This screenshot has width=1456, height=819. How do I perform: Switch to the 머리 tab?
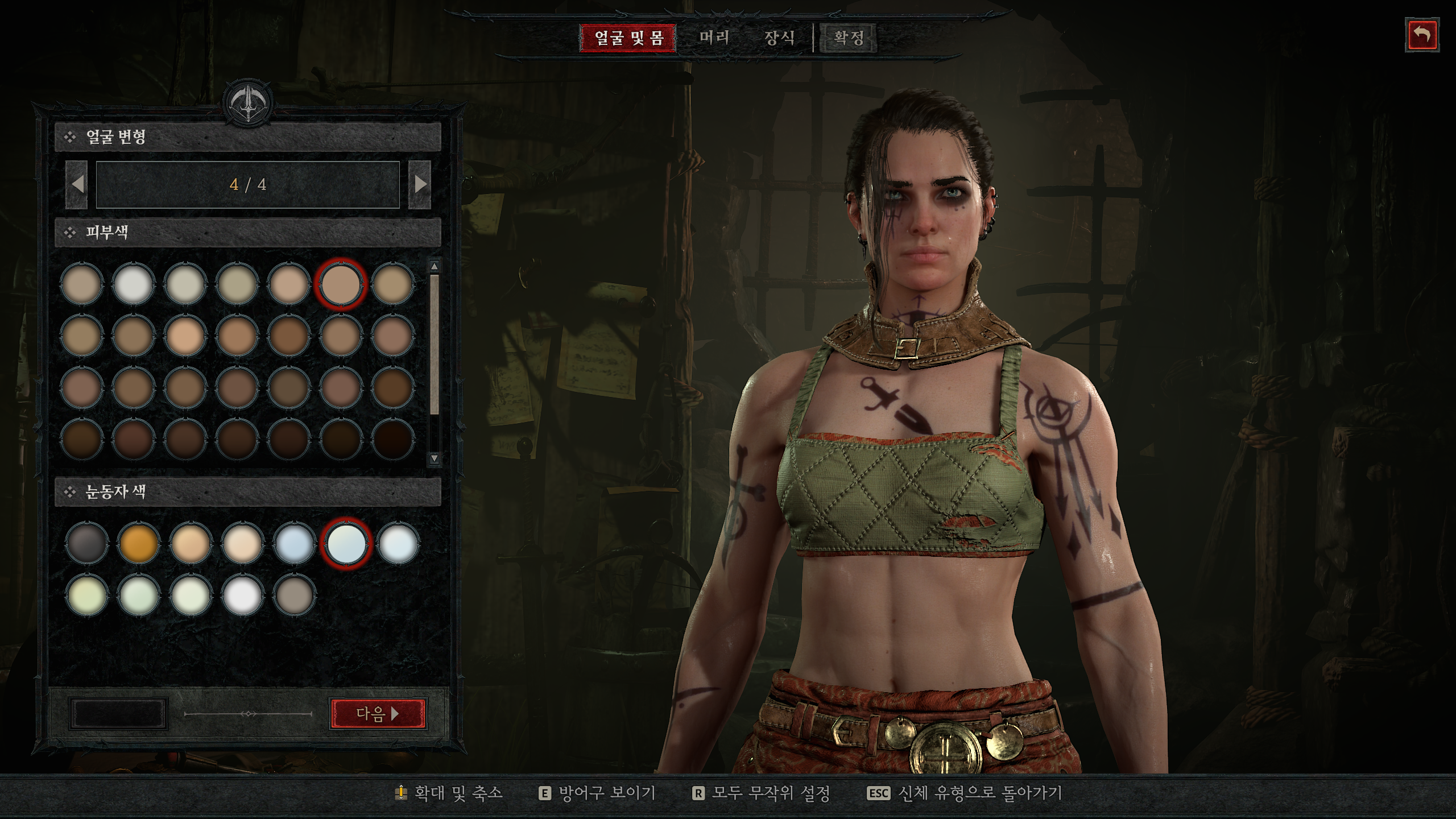[714, 38]
